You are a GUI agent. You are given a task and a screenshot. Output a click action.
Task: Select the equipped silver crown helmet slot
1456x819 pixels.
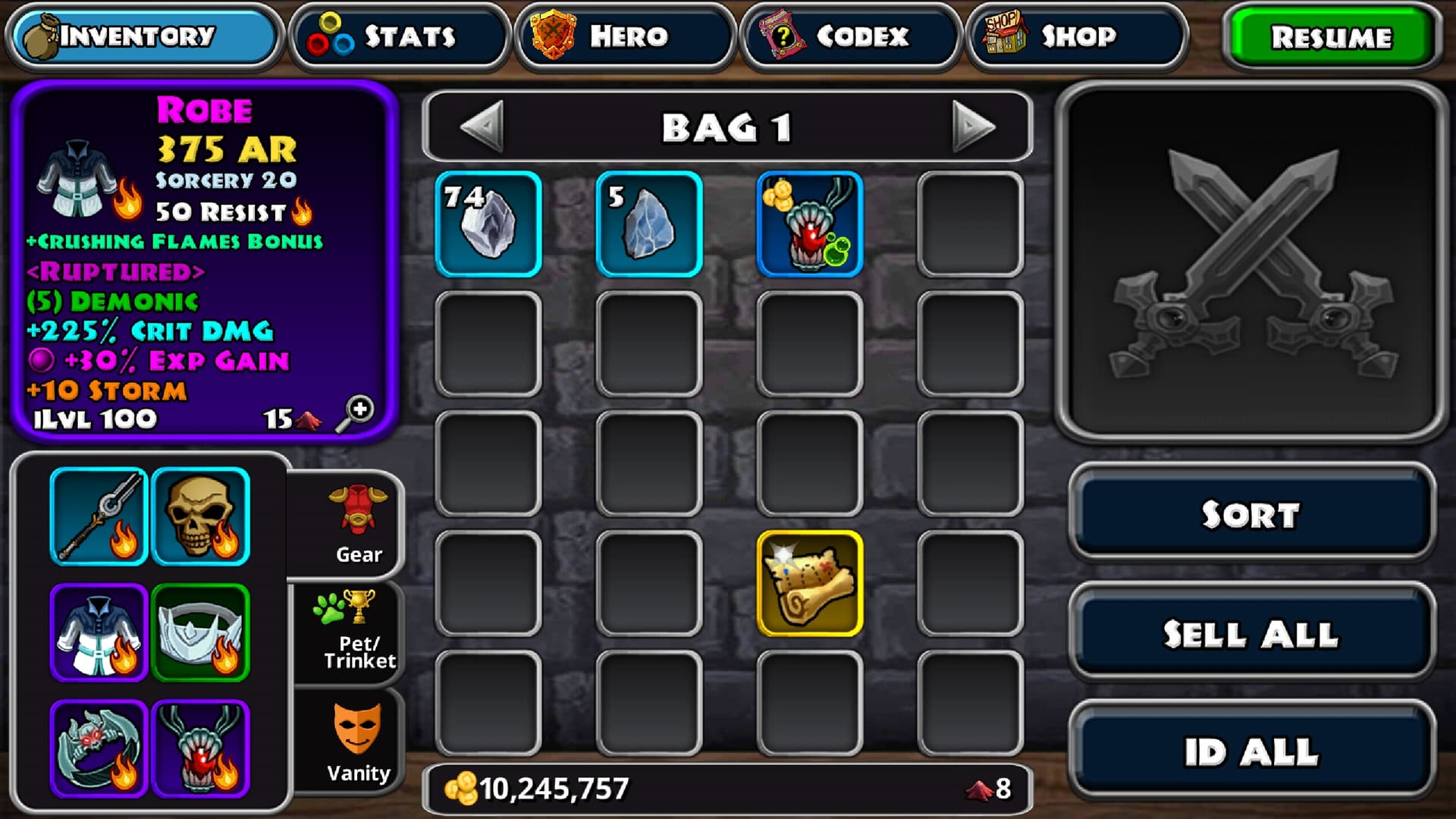(x=200, y=632)
